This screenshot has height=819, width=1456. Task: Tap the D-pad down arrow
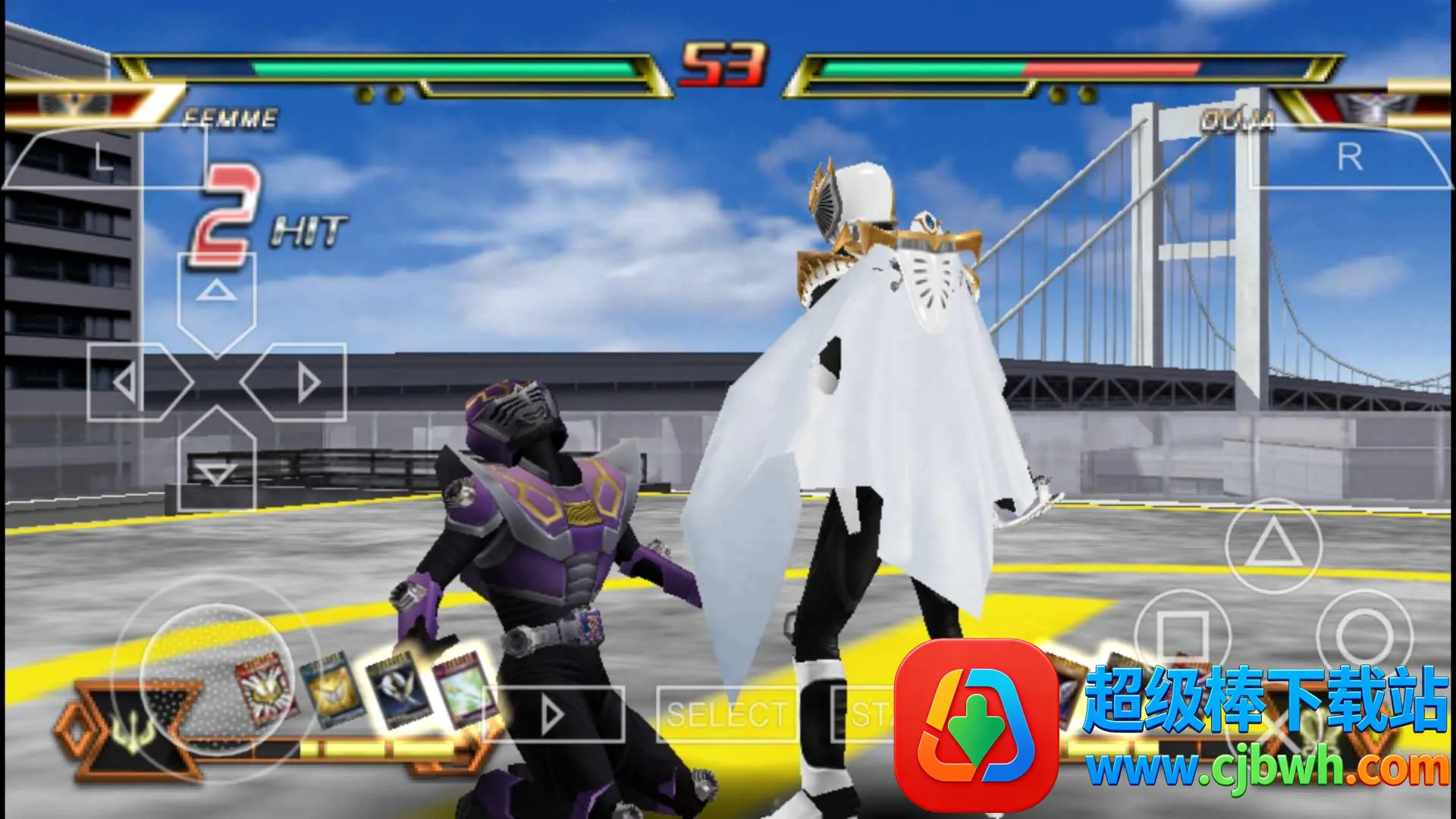[x=216, y=464]
